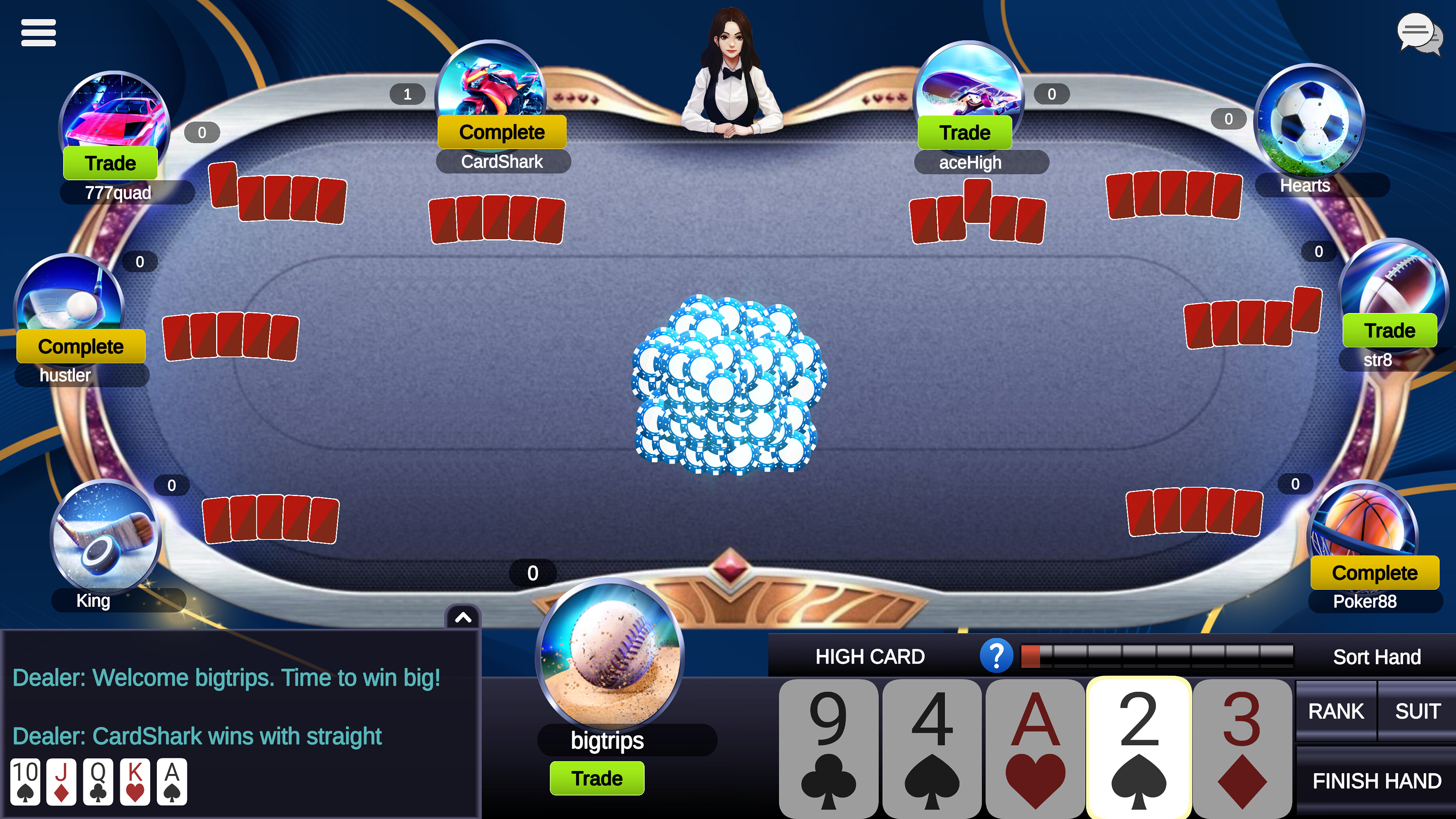
Task: Open the hamburger menu
Action: [x=38, y=33]
